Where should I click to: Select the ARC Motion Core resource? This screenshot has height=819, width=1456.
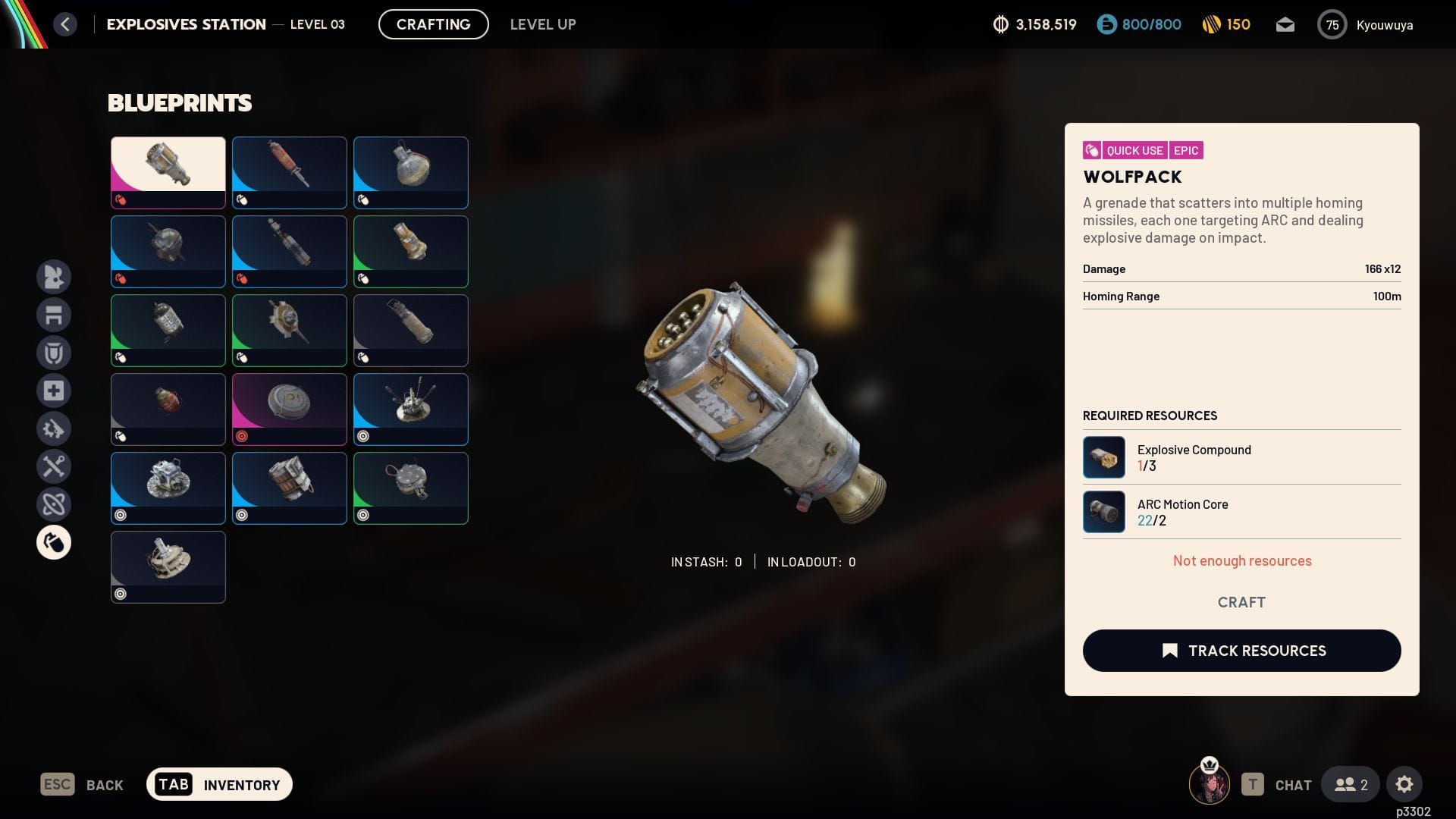[x=1104, y=512]
